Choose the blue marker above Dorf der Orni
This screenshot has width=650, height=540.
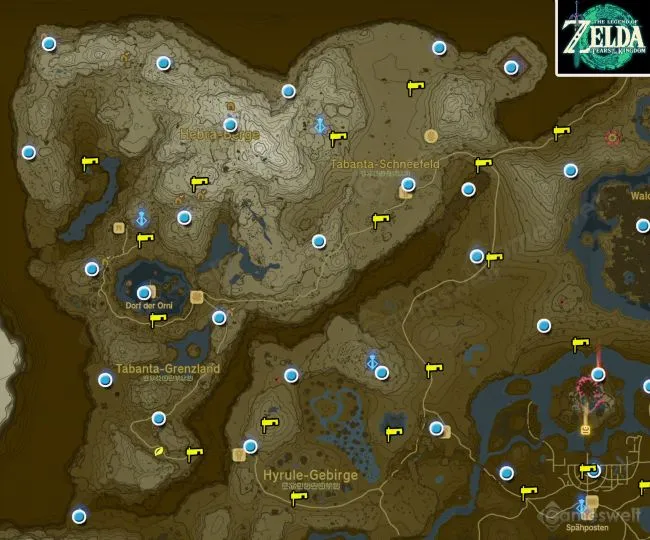pyautogui.click(x=144, y=292)
